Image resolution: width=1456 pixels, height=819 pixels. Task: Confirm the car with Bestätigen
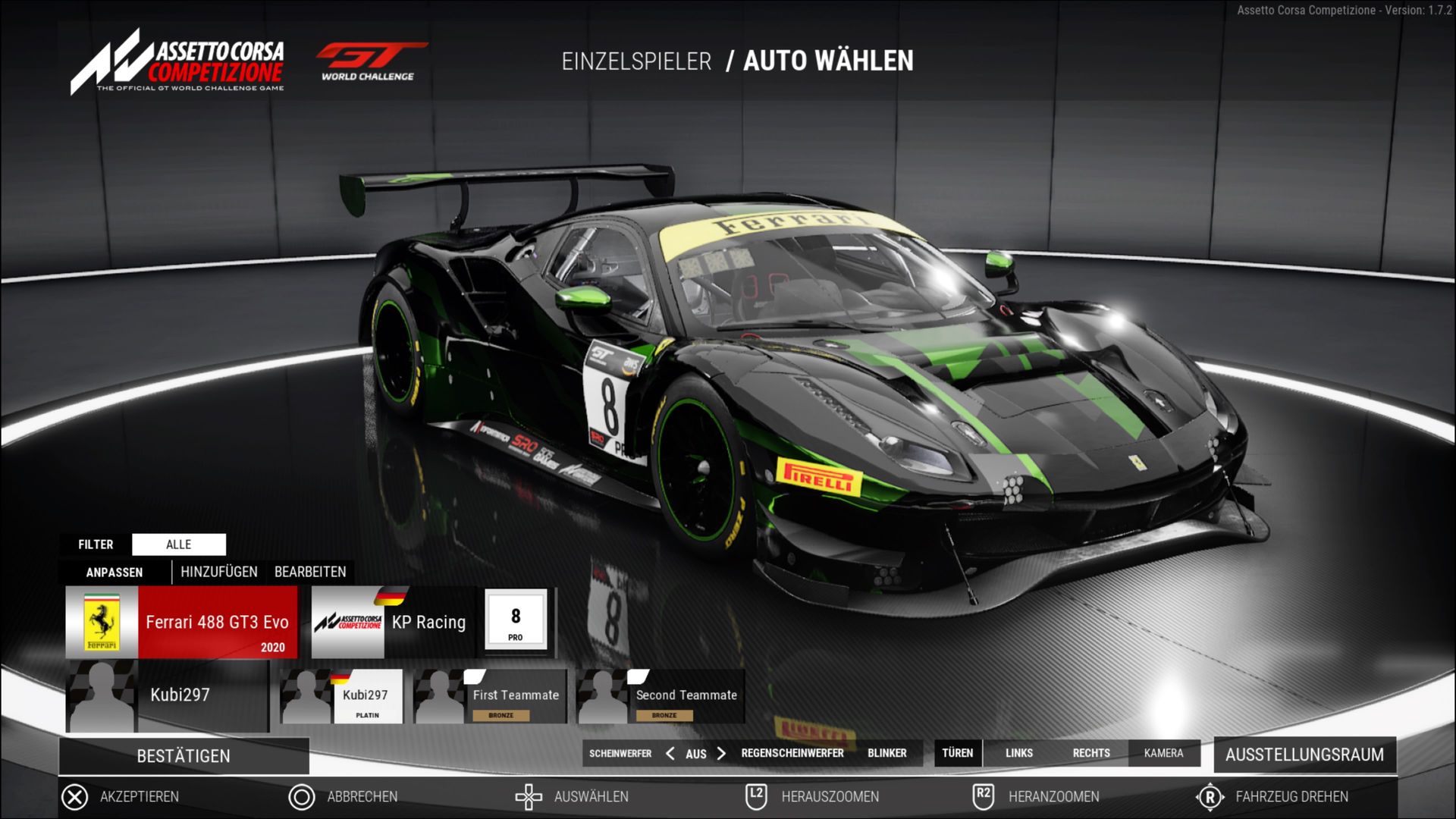click(x=184, y=756)
